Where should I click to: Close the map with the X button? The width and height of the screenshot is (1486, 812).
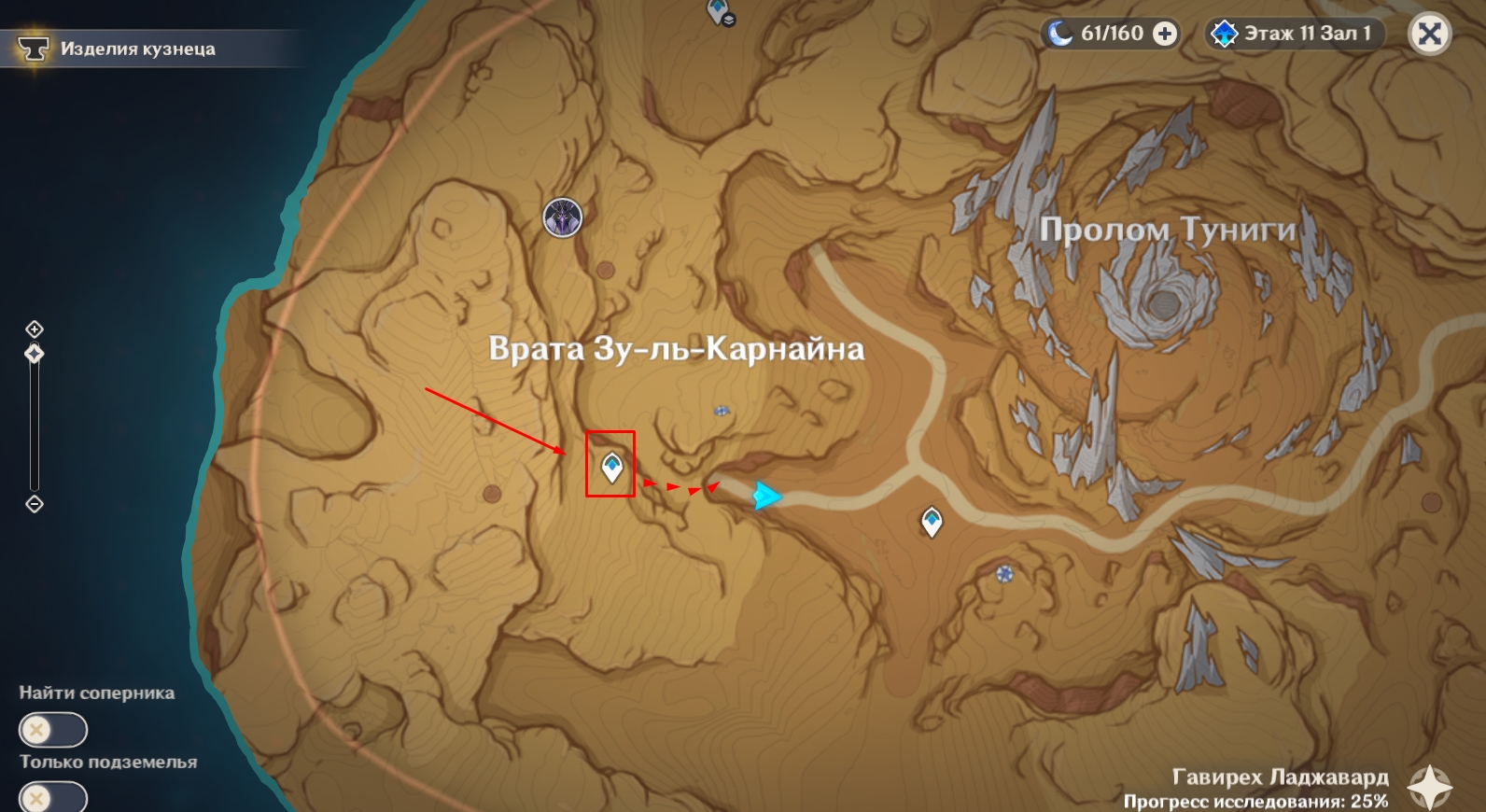point(1429,35)
